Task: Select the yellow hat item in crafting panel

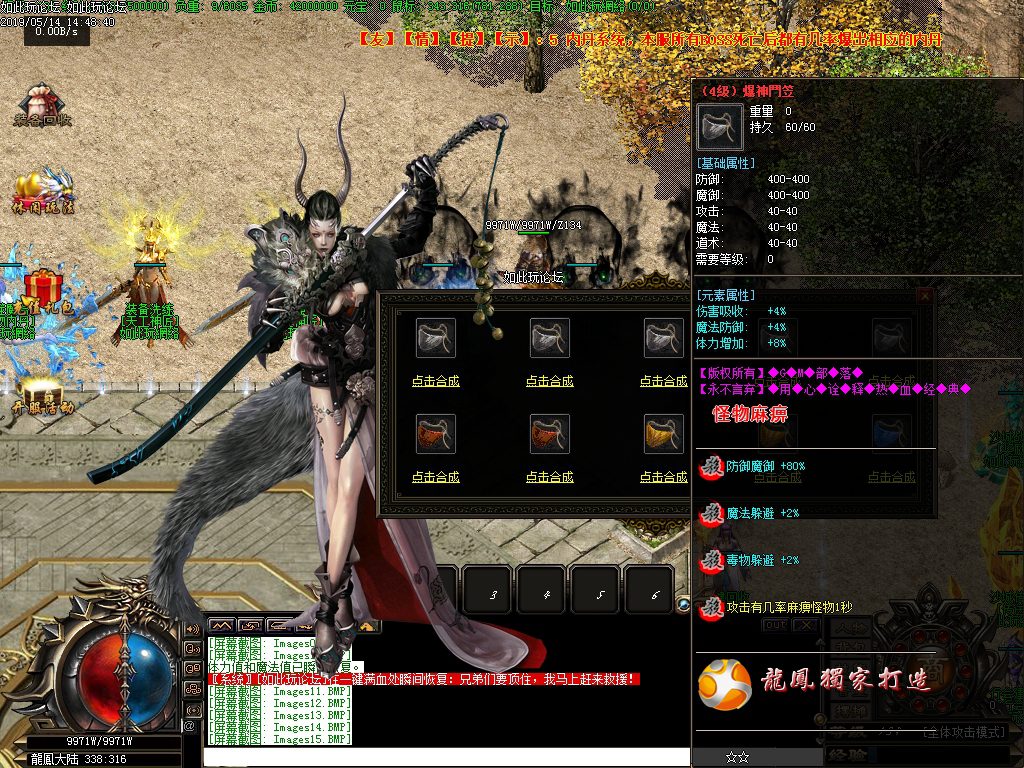Action: pos(663,434)
